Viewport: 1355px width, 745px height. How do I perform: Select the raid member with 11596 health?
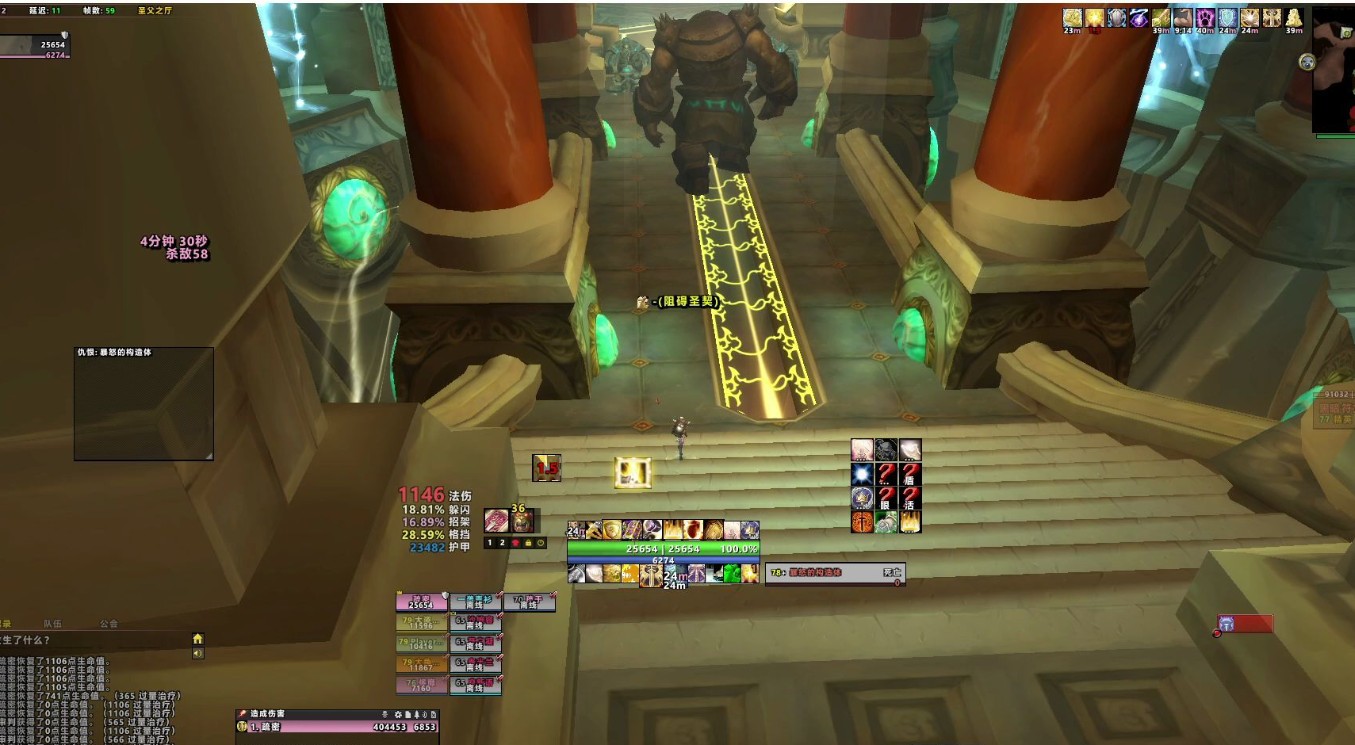pos(421,622)
